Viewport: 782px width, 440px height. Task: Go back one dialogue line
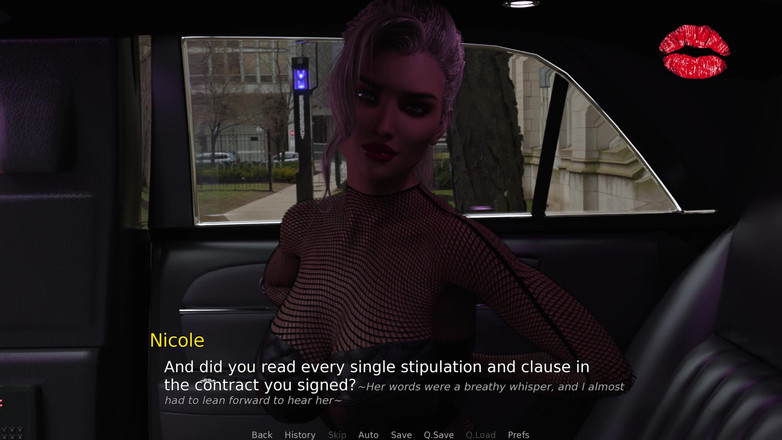tap(262, 435)
